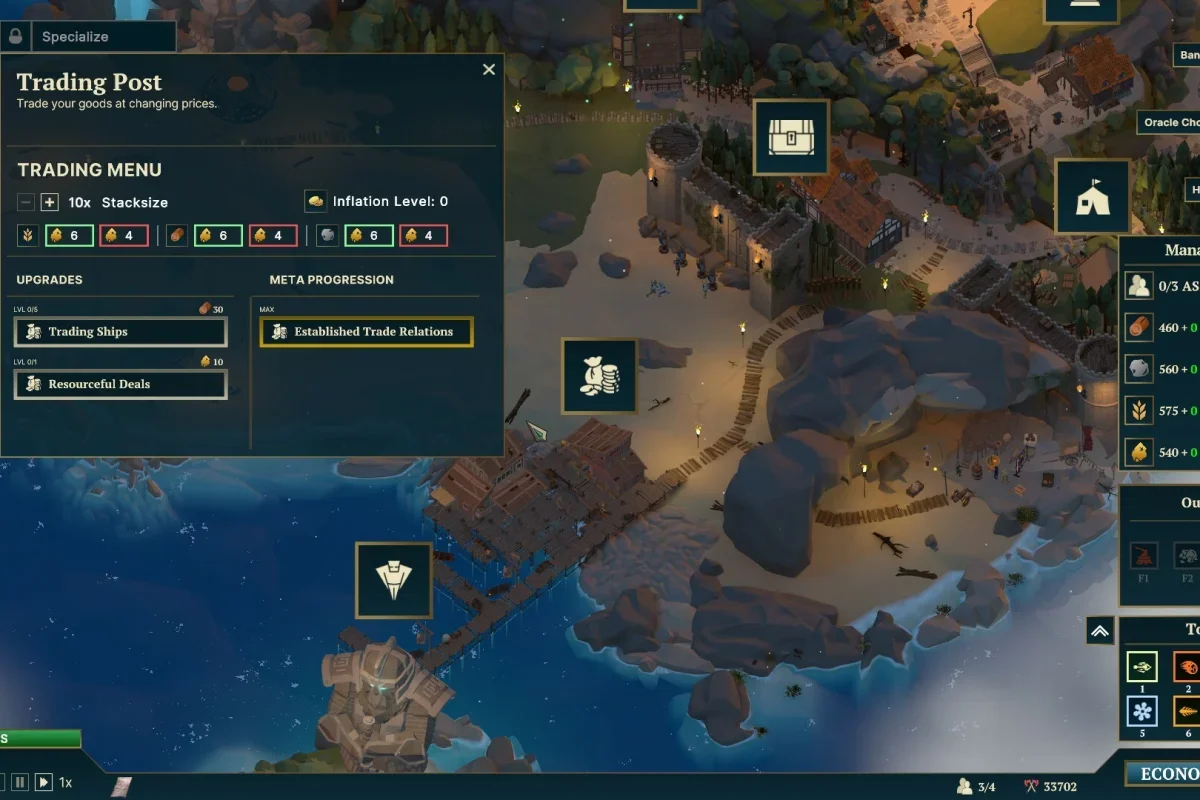Buy wheat with the green price button

(68, 236)
